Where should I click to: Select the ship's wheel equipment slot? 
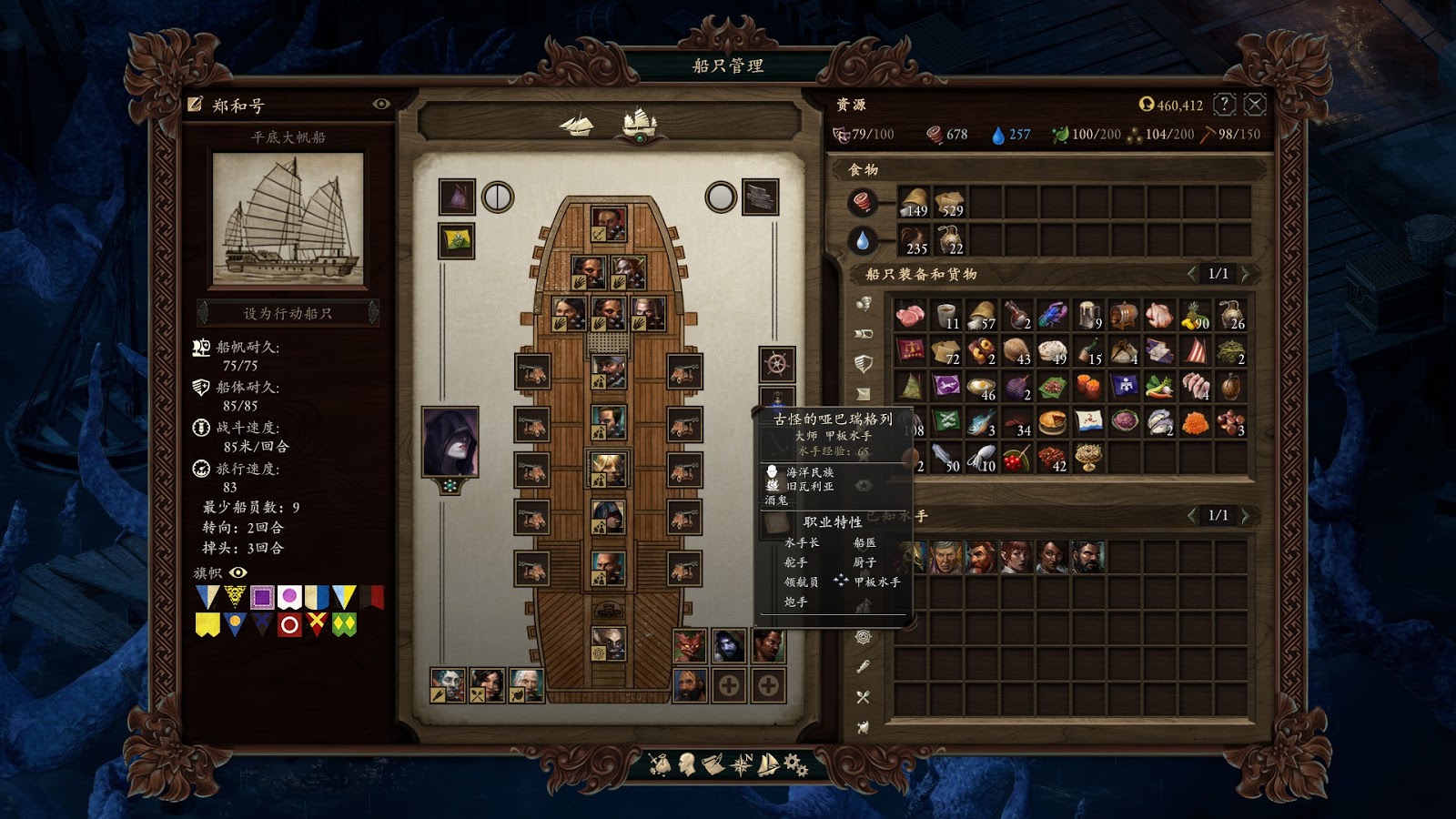(x=777, y=364)
